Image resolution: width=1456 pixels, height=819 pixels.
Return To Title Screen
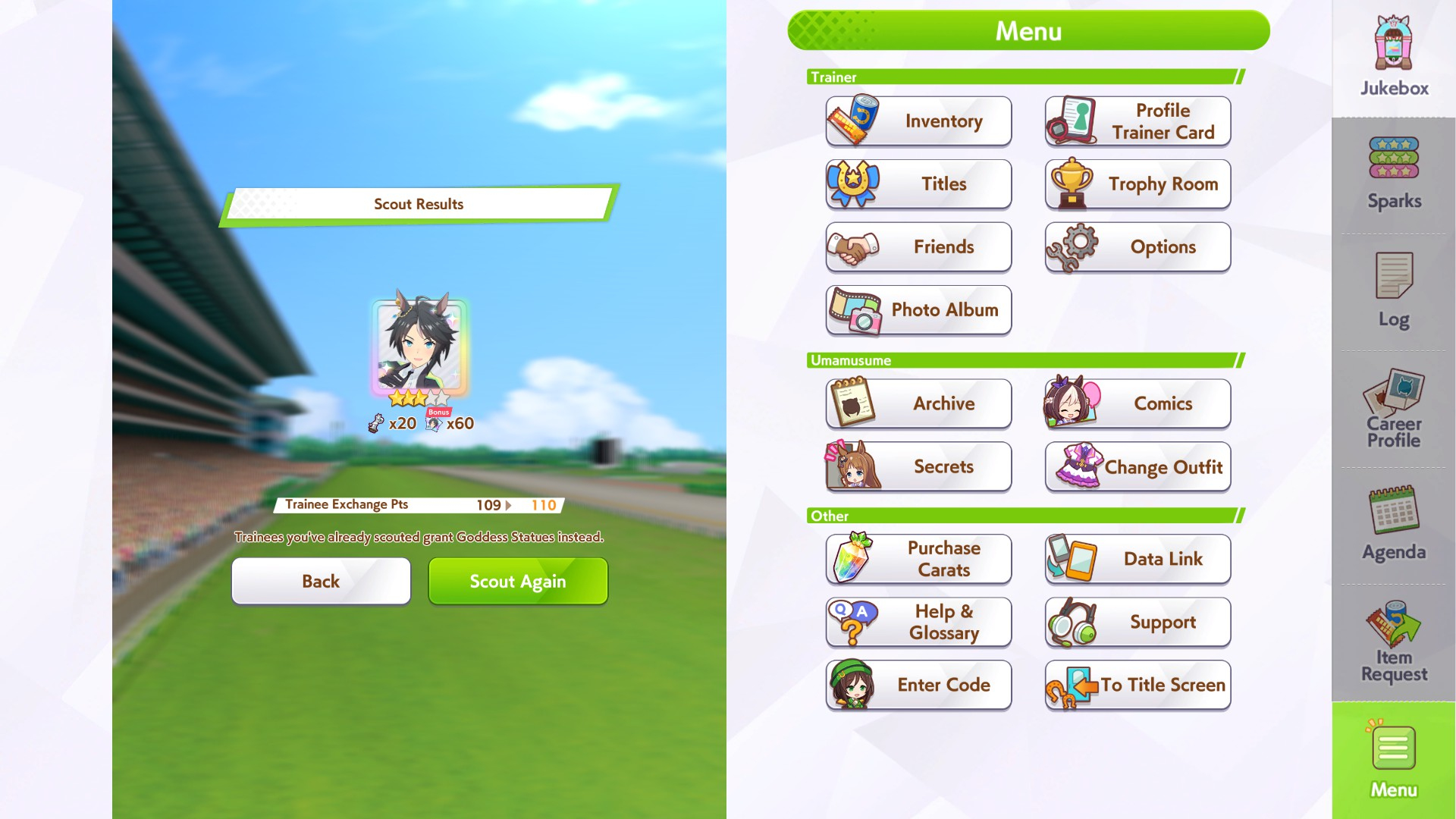click(1137, 685)
